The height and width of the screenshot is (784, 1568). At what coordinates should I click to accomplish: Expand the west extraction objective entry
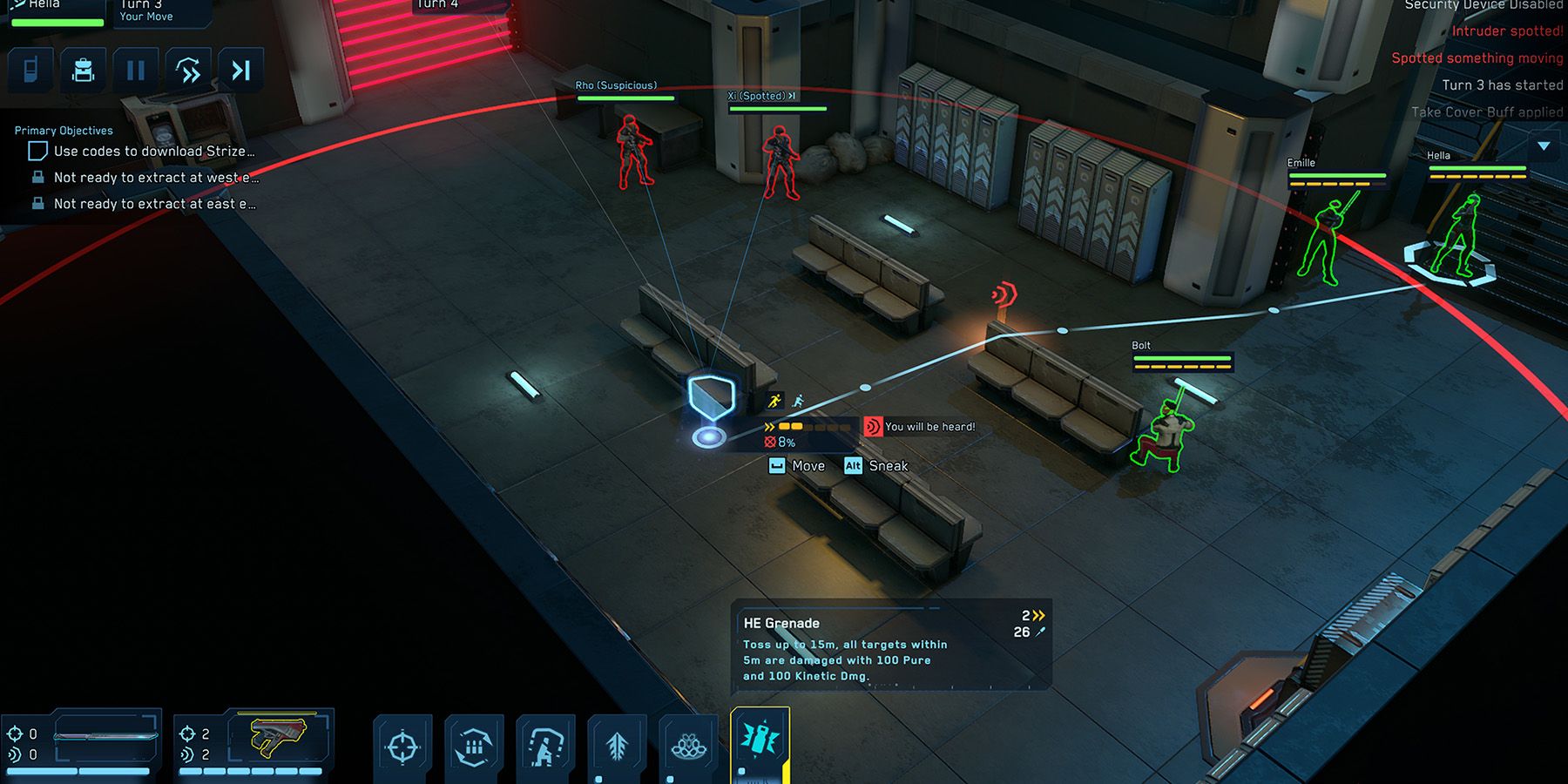click(153, 177)
